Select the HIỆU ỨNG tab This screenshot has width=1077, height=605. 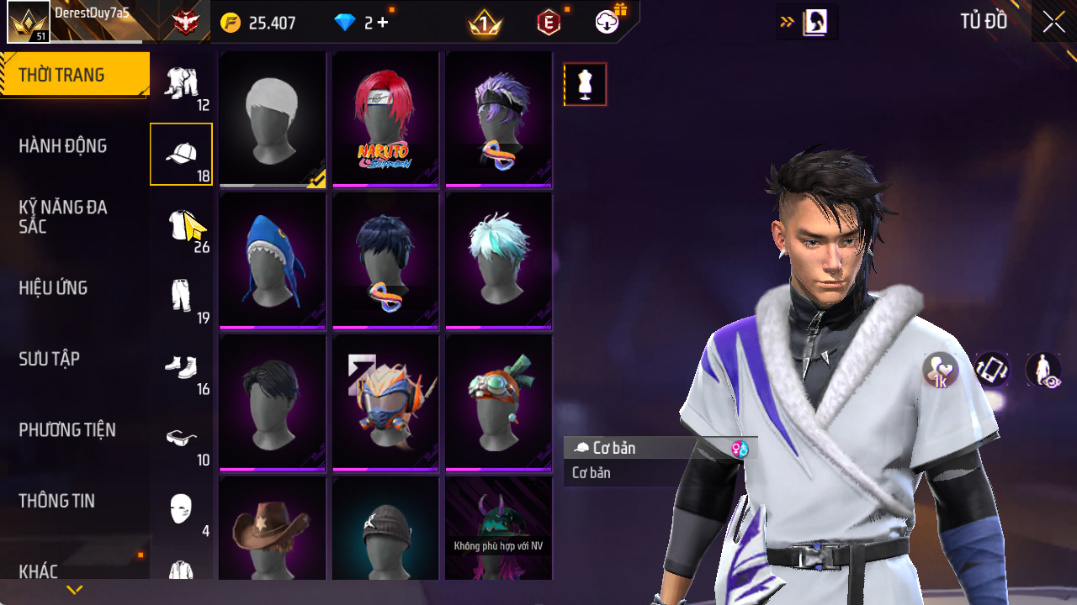pos(53,288)
